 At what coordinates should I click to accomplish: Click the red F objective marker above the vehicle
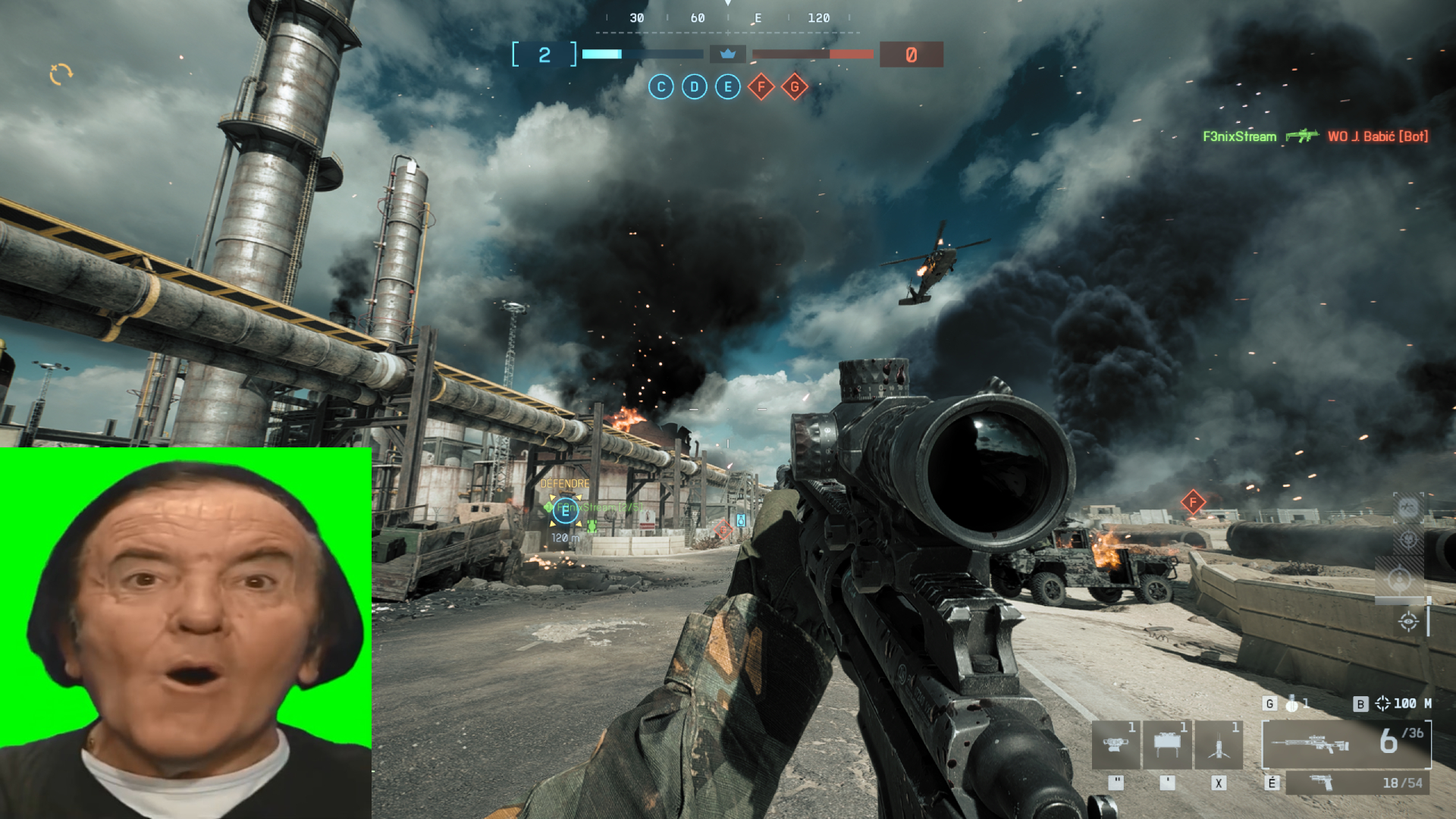tap(1193, 501)
